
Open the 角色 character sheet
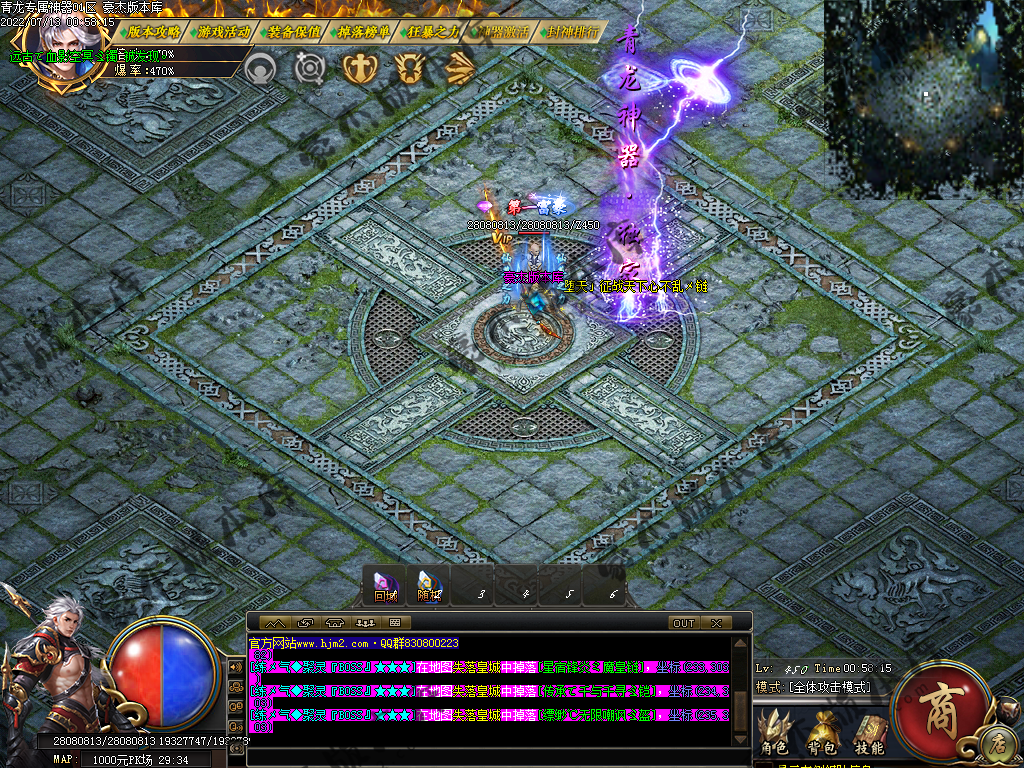pos(774,735)
